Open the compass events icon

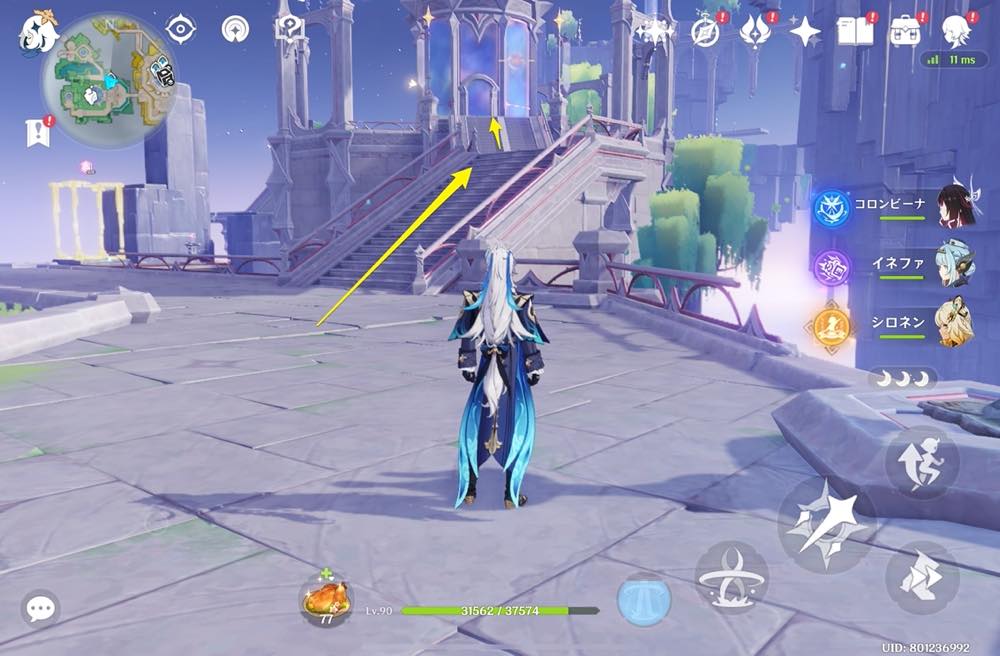coord(705,32)
